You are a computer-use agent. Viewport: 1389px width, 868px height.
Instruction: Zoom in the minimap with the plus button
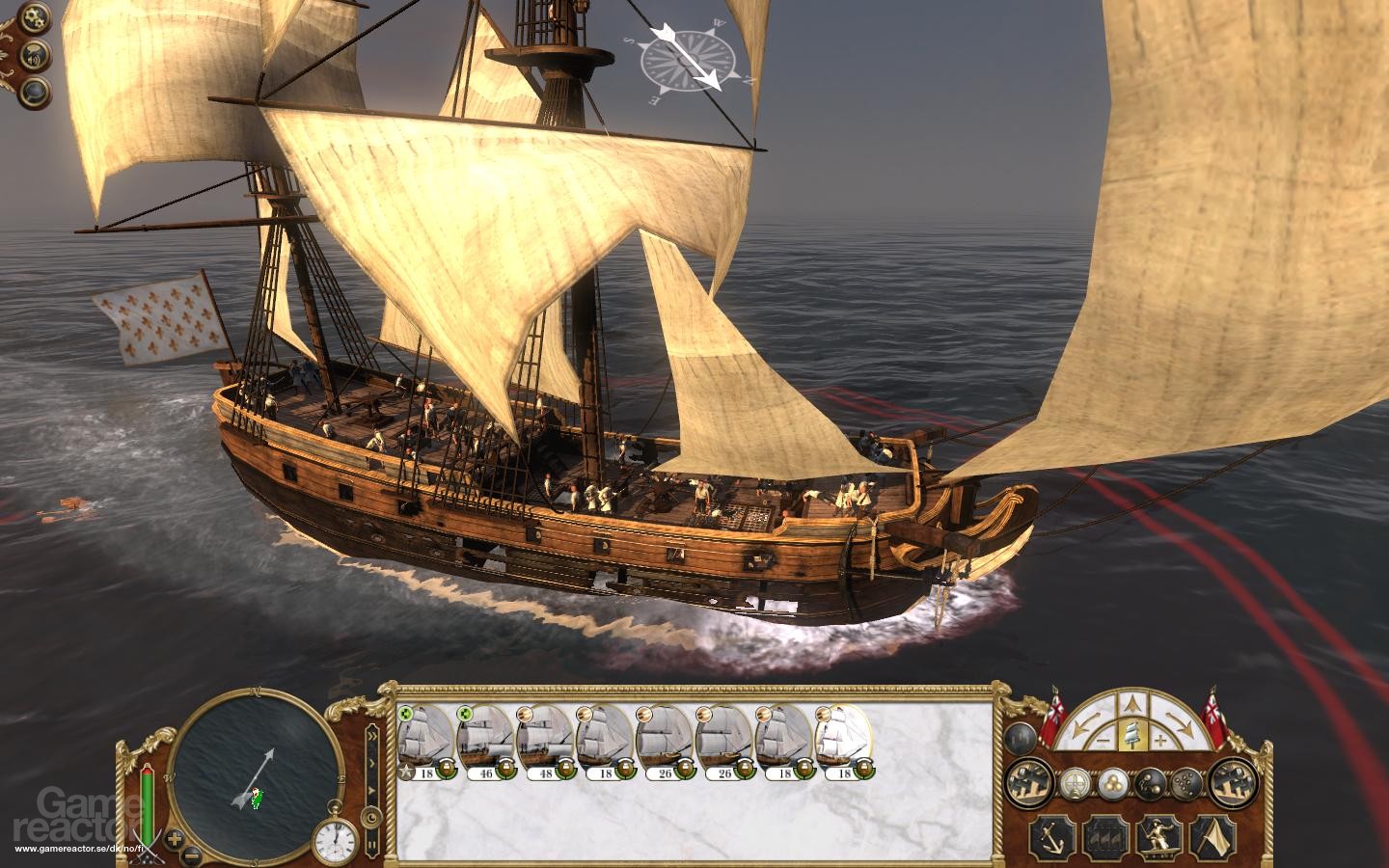pyautogui.click(x=175, y=839)
